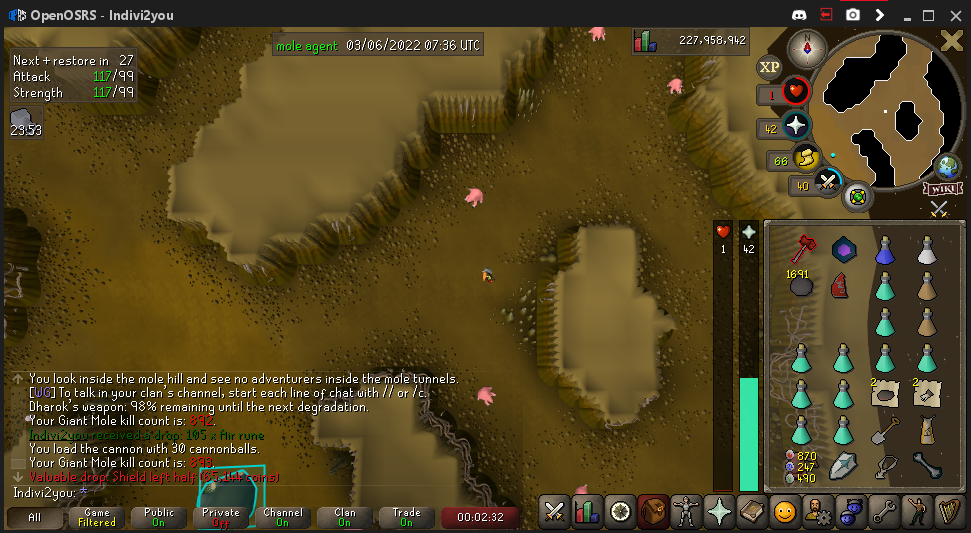The width and height of the screenshot is (971, 533).
Task: Toggle the XP drops button
Action: (769, 67)
